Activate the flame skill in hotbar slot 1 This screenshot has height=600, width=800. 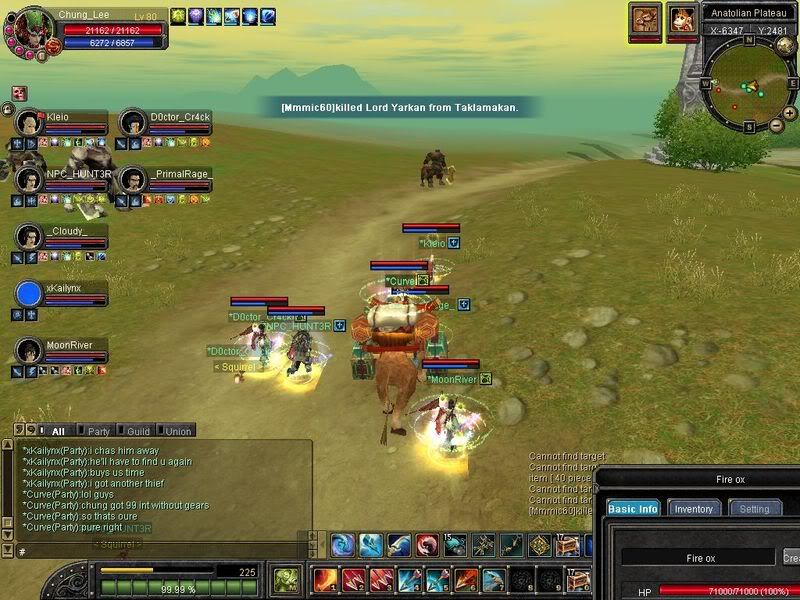pyautogui.click(x=325, y=579)
